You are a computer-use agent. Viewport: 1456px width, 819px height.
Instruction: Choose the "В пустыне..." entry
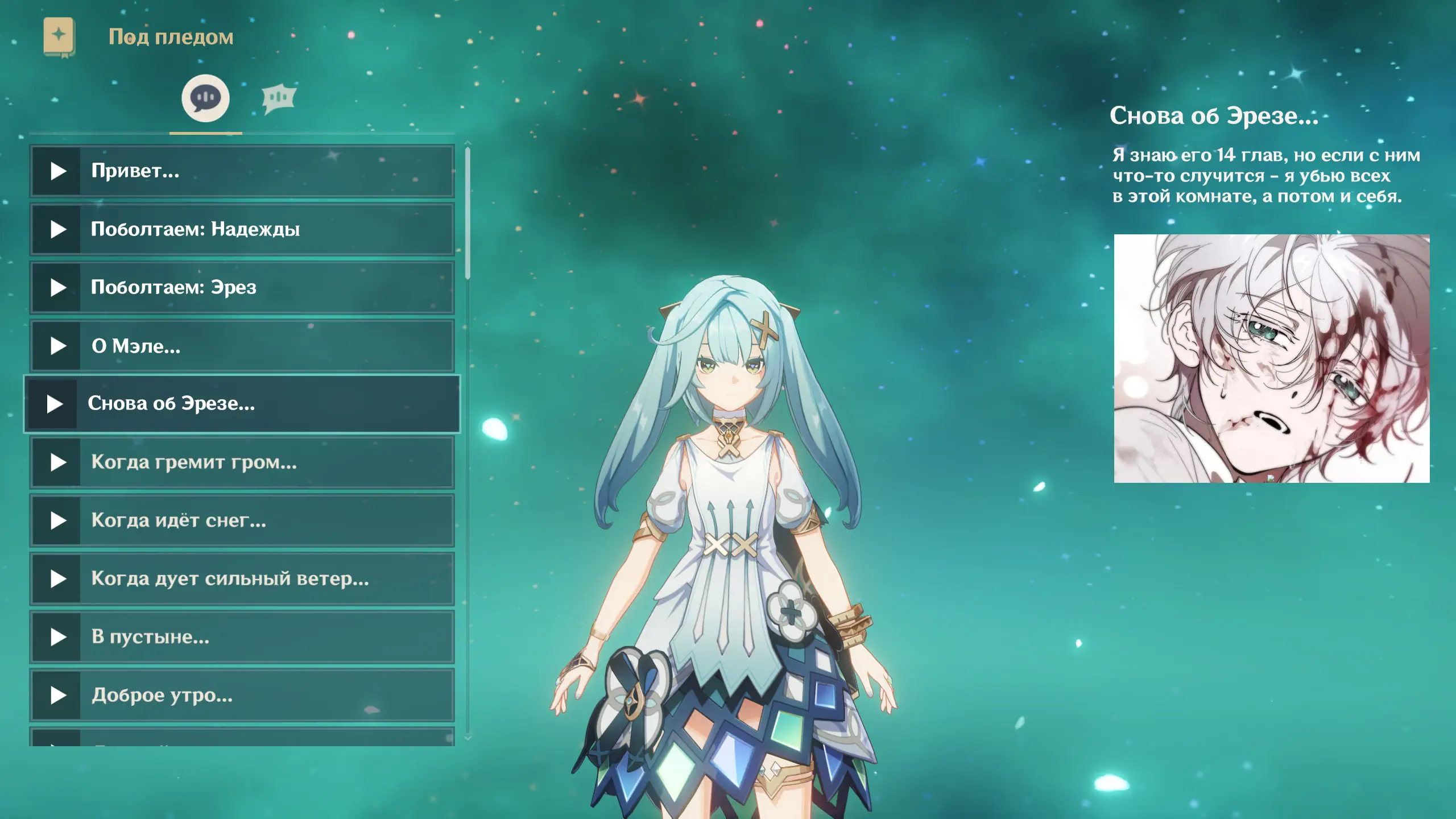tap(242, 637)
